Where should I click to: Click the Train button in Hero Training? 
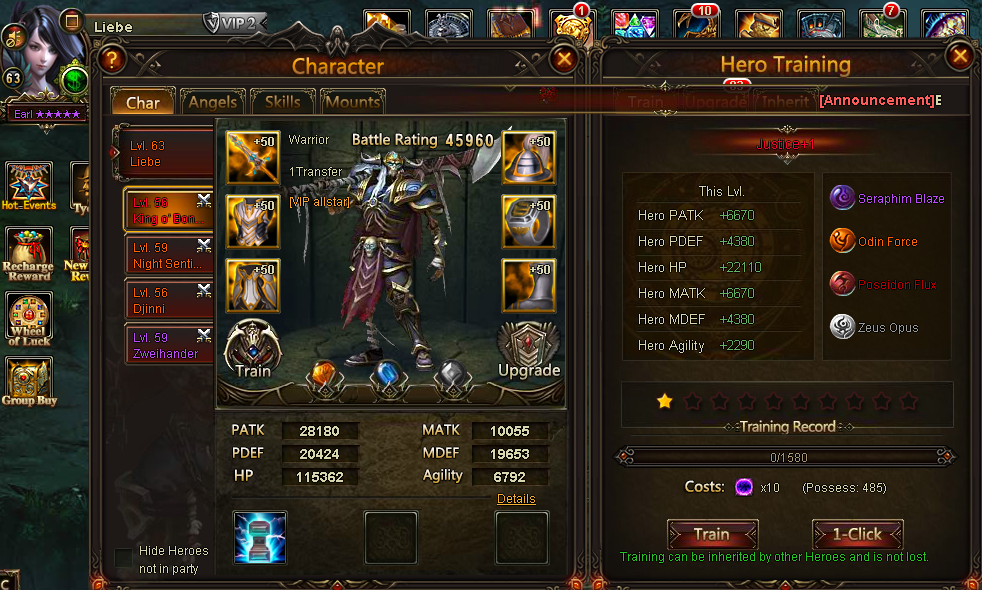(x=712, y=534)
